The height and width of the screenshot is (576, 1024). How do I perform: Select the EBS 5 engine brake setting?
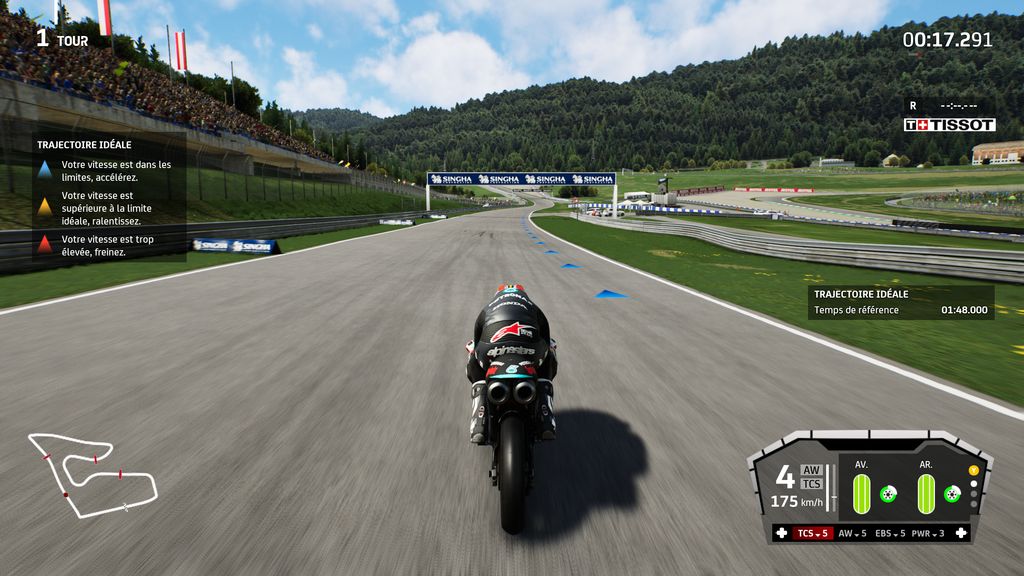coord(889,534)
